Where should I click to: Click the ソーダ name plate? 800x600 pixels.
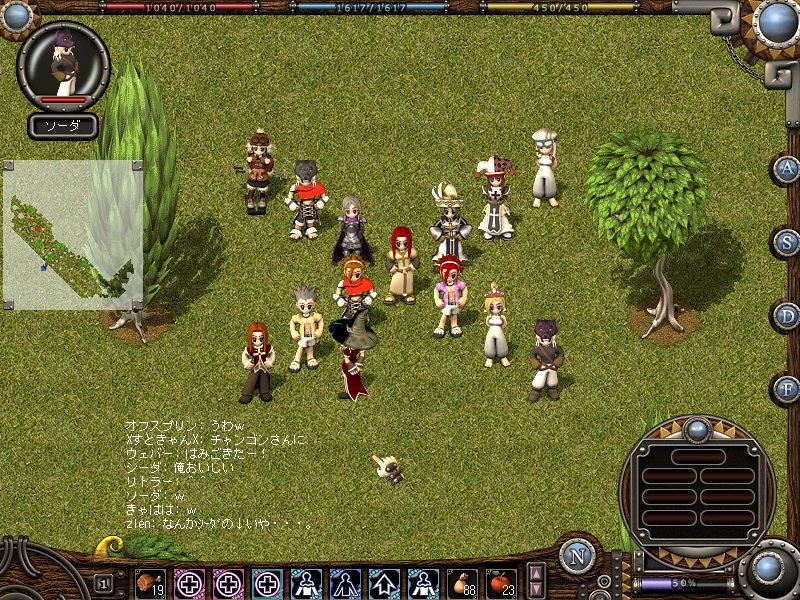63,126
